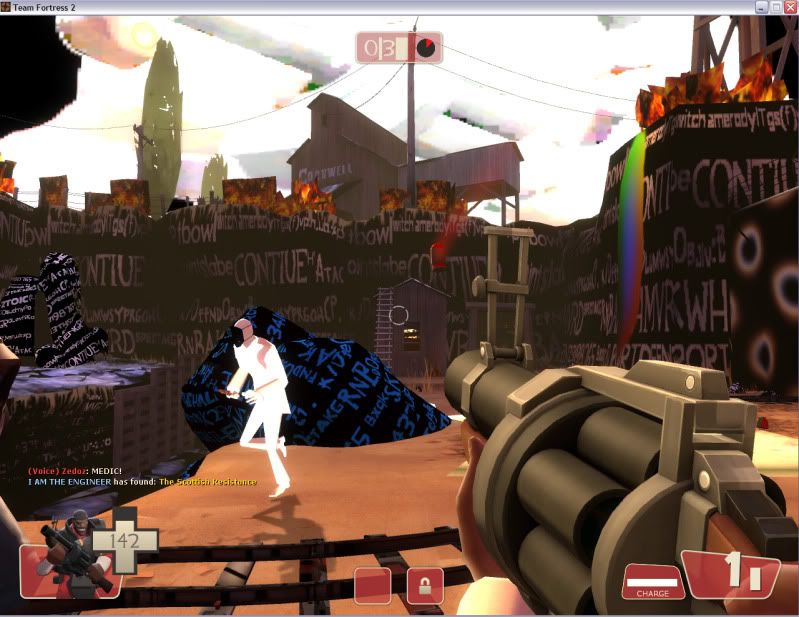The height and width of the screenshot is (617, 799).
Task: Close the Team Fortress 2 window
Action: [x=785, y=7]
